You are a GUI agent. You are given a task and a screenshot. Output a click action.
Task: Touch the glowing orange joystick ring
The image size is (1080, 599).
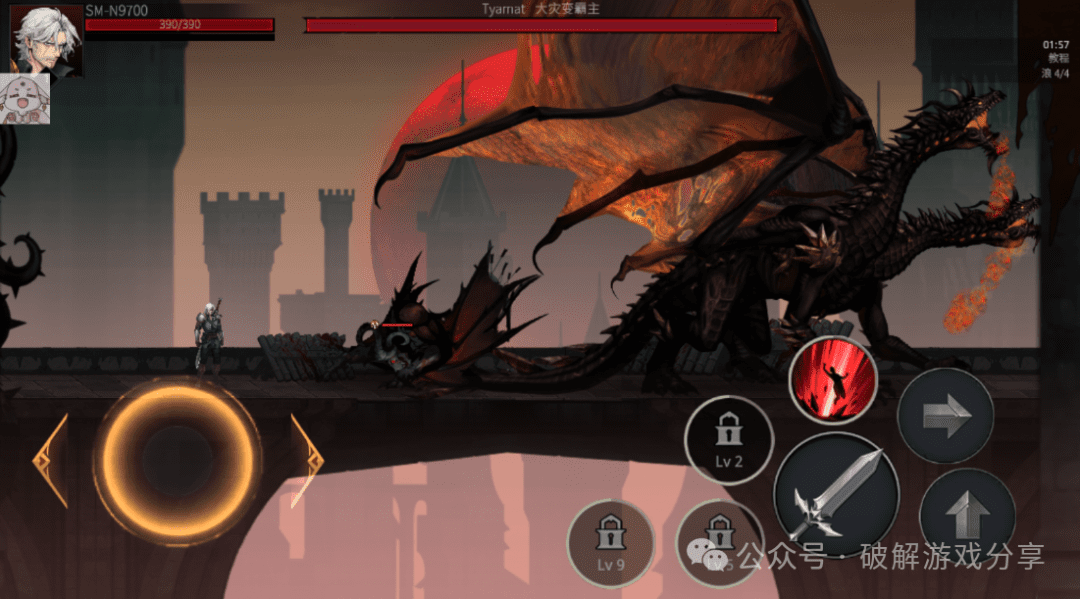click(x=180, y=461)
